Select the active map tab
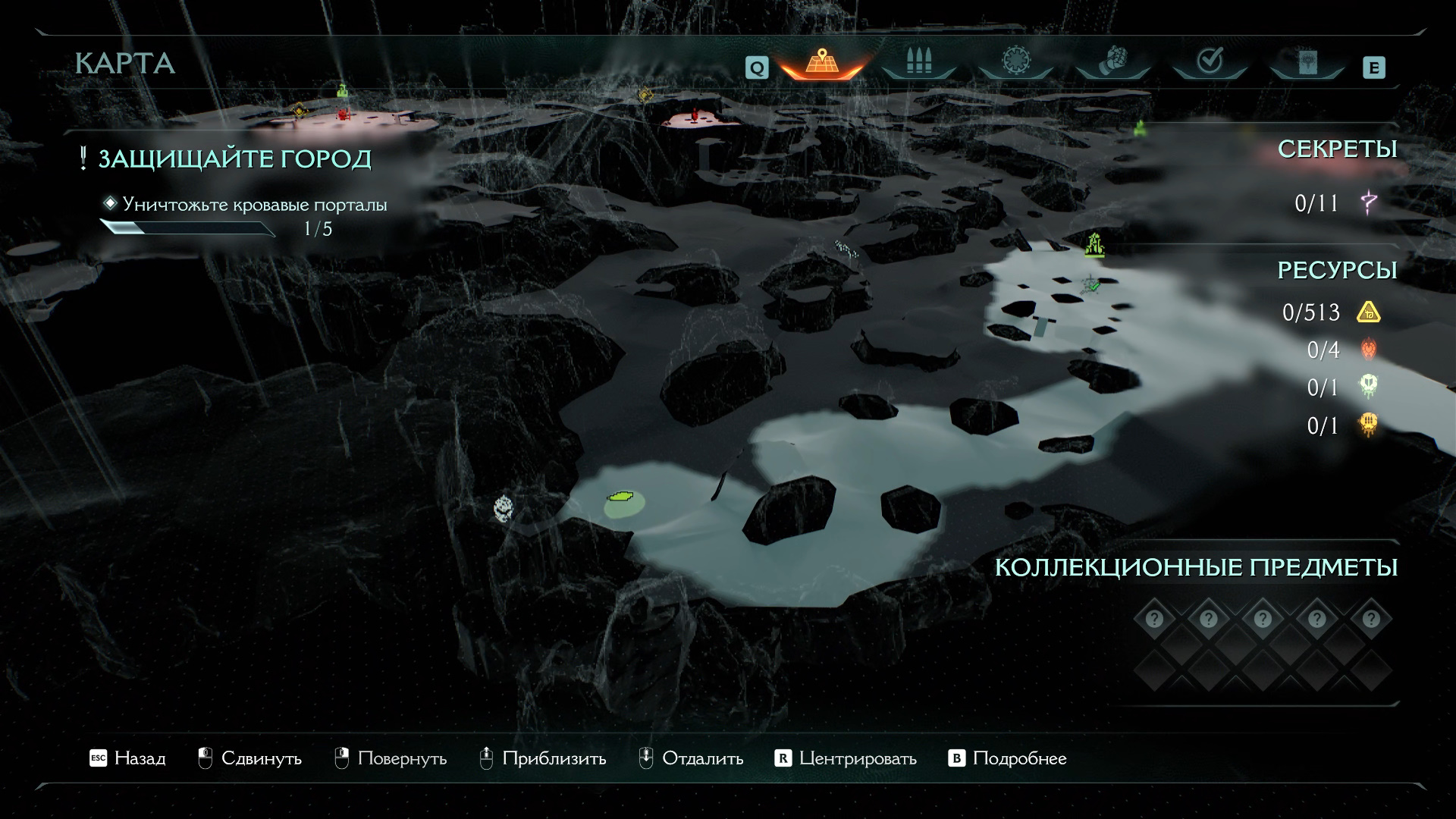 [821, 62]
